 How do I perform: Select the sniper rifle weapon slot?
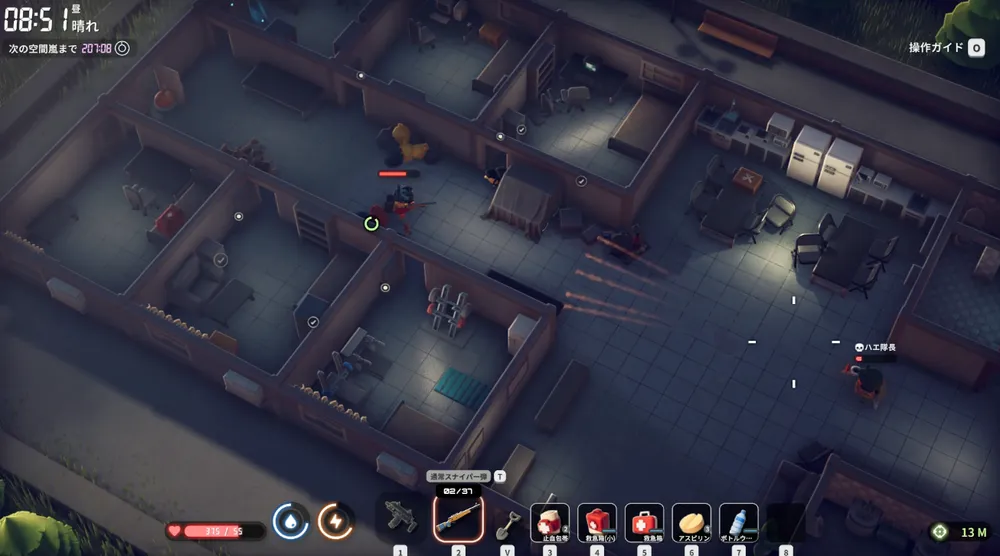point(458,518)
